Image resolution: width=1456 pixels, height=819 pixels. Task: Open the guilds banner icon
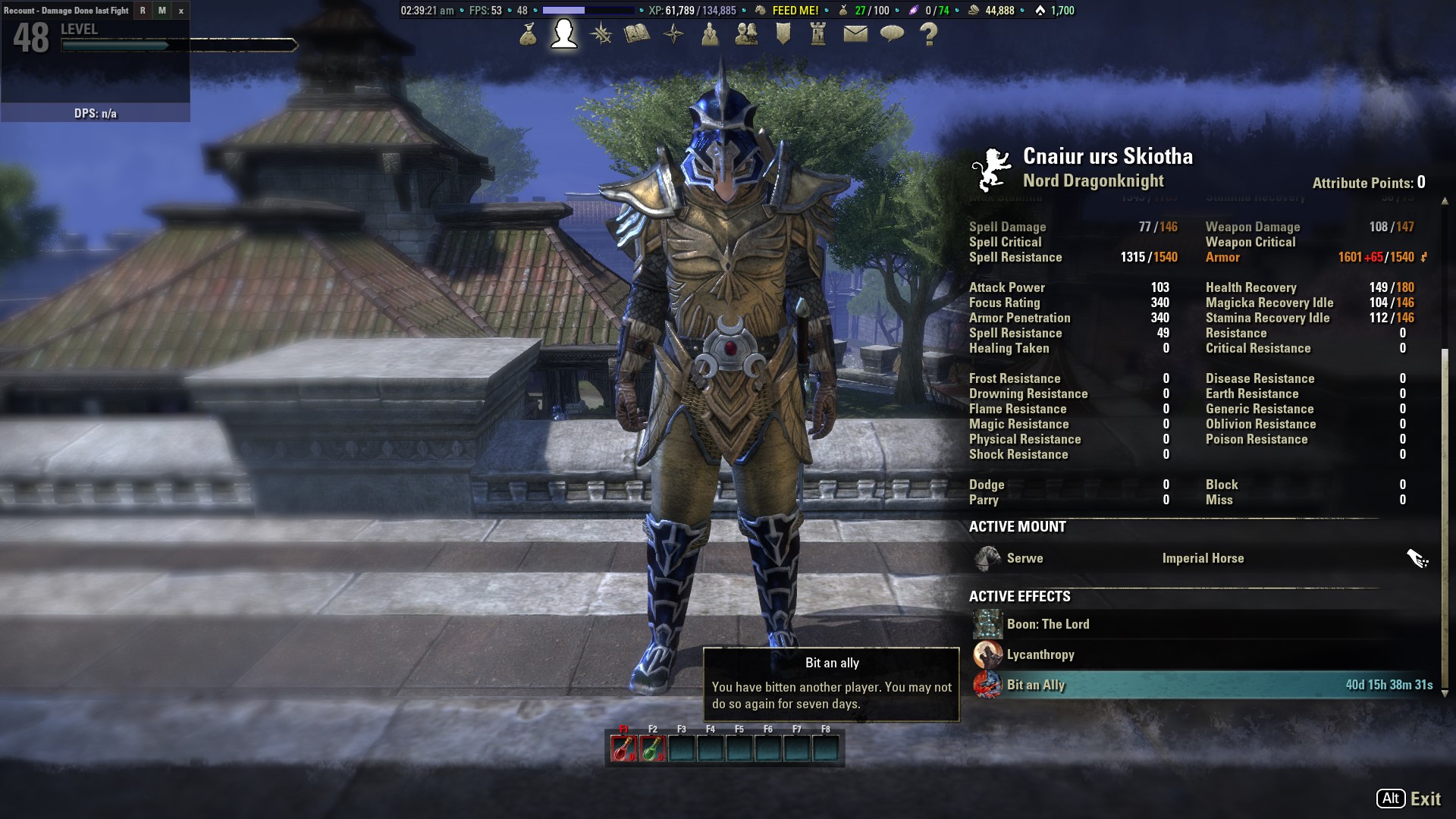783,35
